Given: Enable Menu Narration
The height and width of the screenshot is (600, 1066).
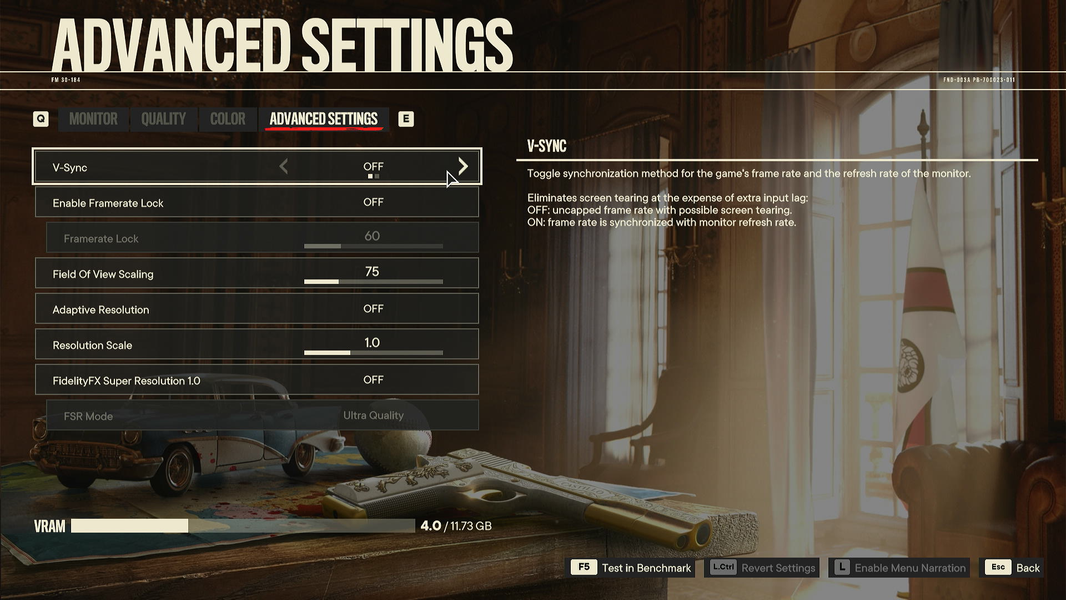Looking at the screenshot, I should (900, 568).
